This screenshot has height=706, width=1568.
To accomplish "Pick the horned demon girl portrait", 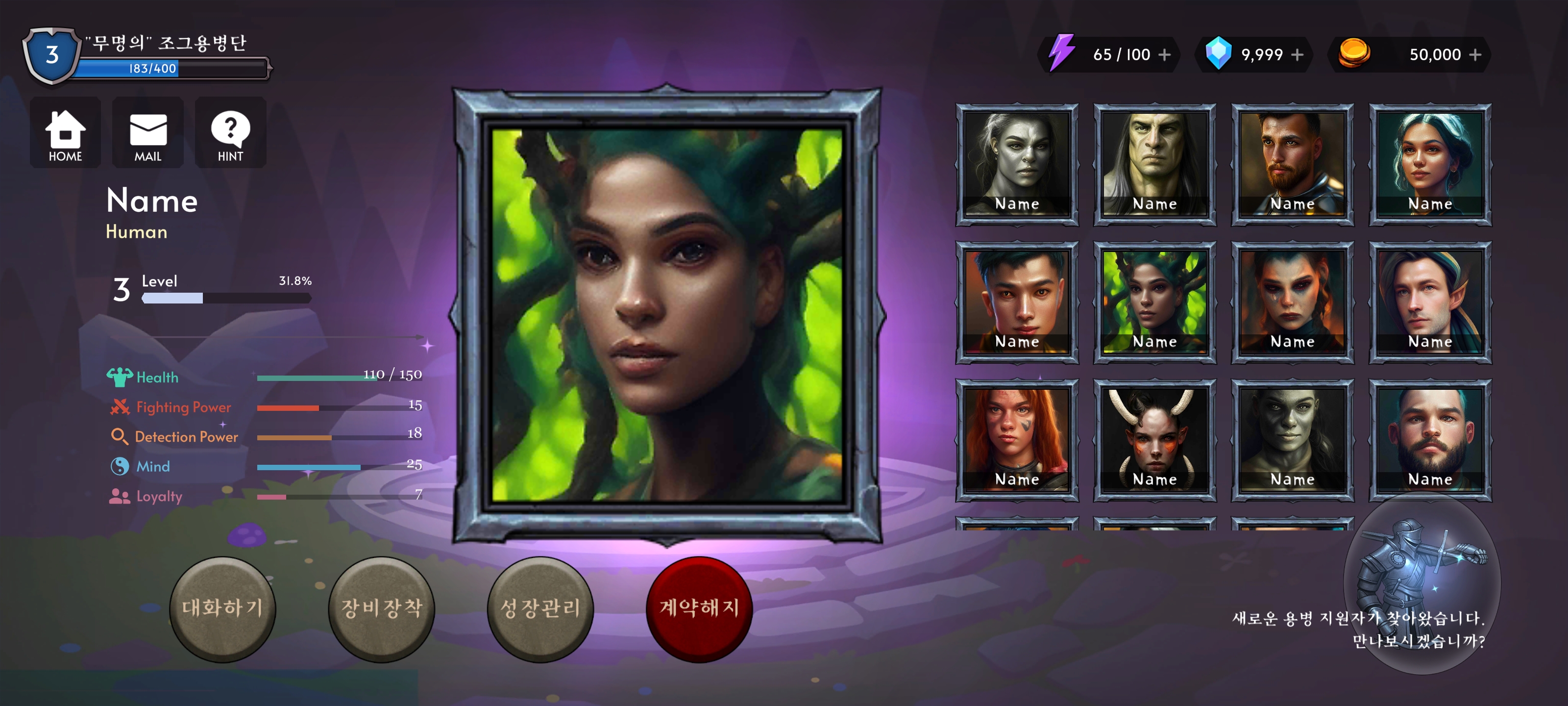I will (x=1155, y=440).
